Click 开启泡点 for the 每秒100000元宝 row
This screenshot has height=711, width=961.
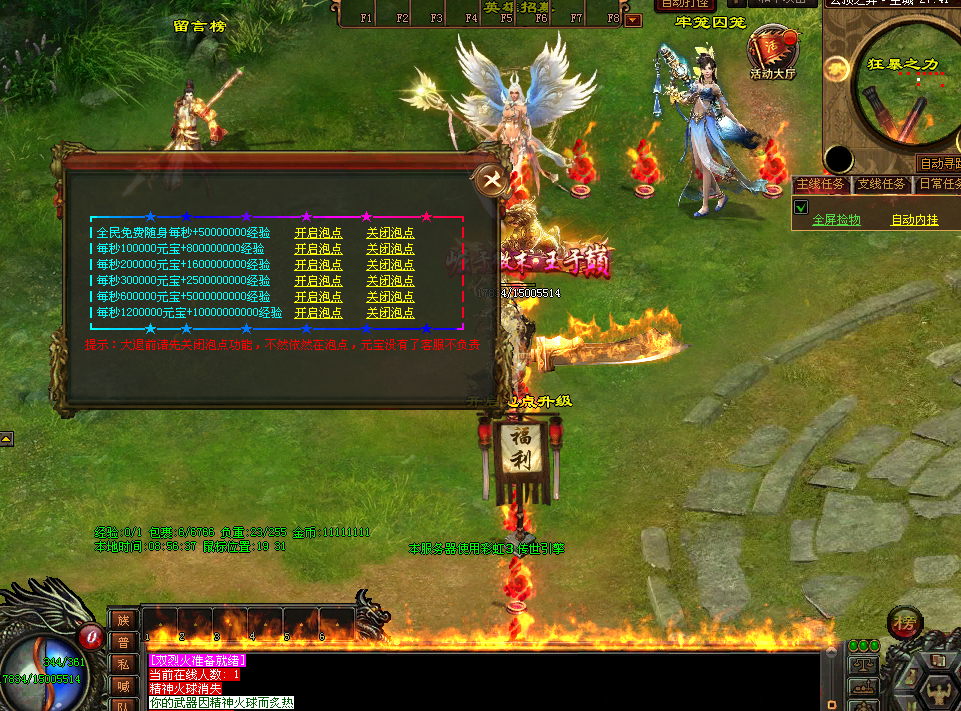pyautogui.click(x=318, y=248)
